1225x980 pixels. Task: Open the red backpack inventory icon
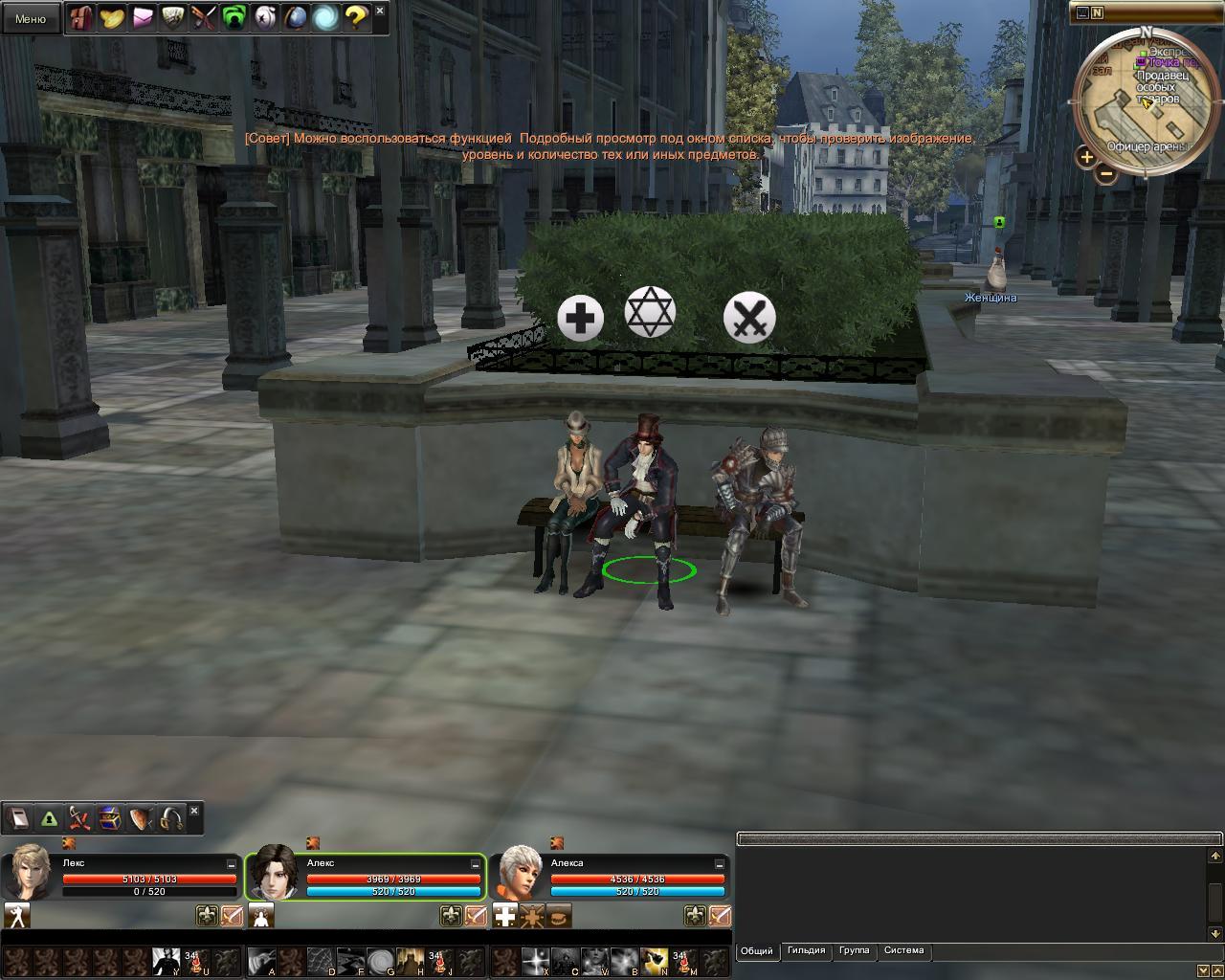(x=81, y=17)
